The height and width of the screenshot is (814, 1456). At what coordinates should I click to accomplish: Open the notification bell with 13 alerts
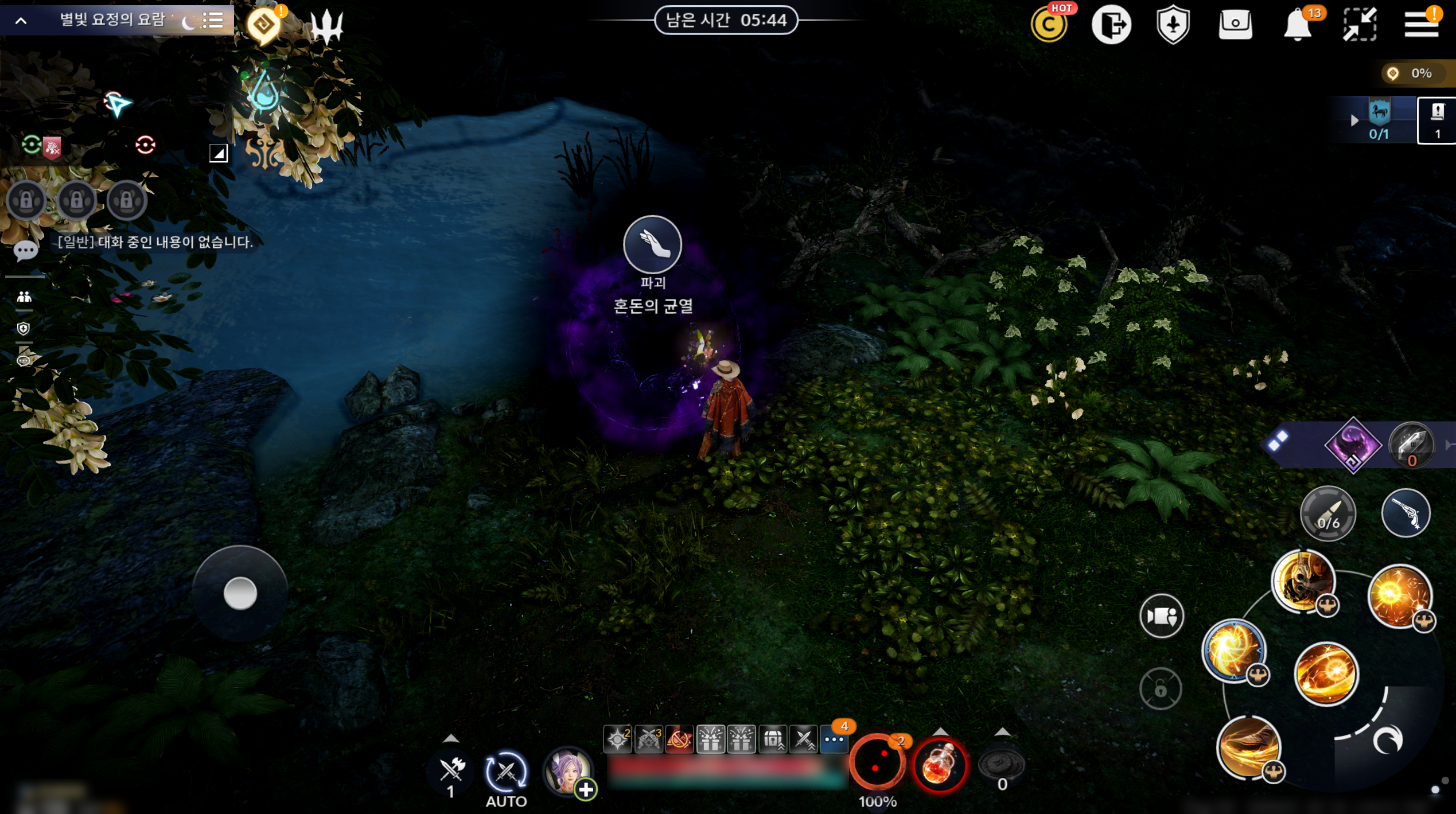click(1298, 25)
